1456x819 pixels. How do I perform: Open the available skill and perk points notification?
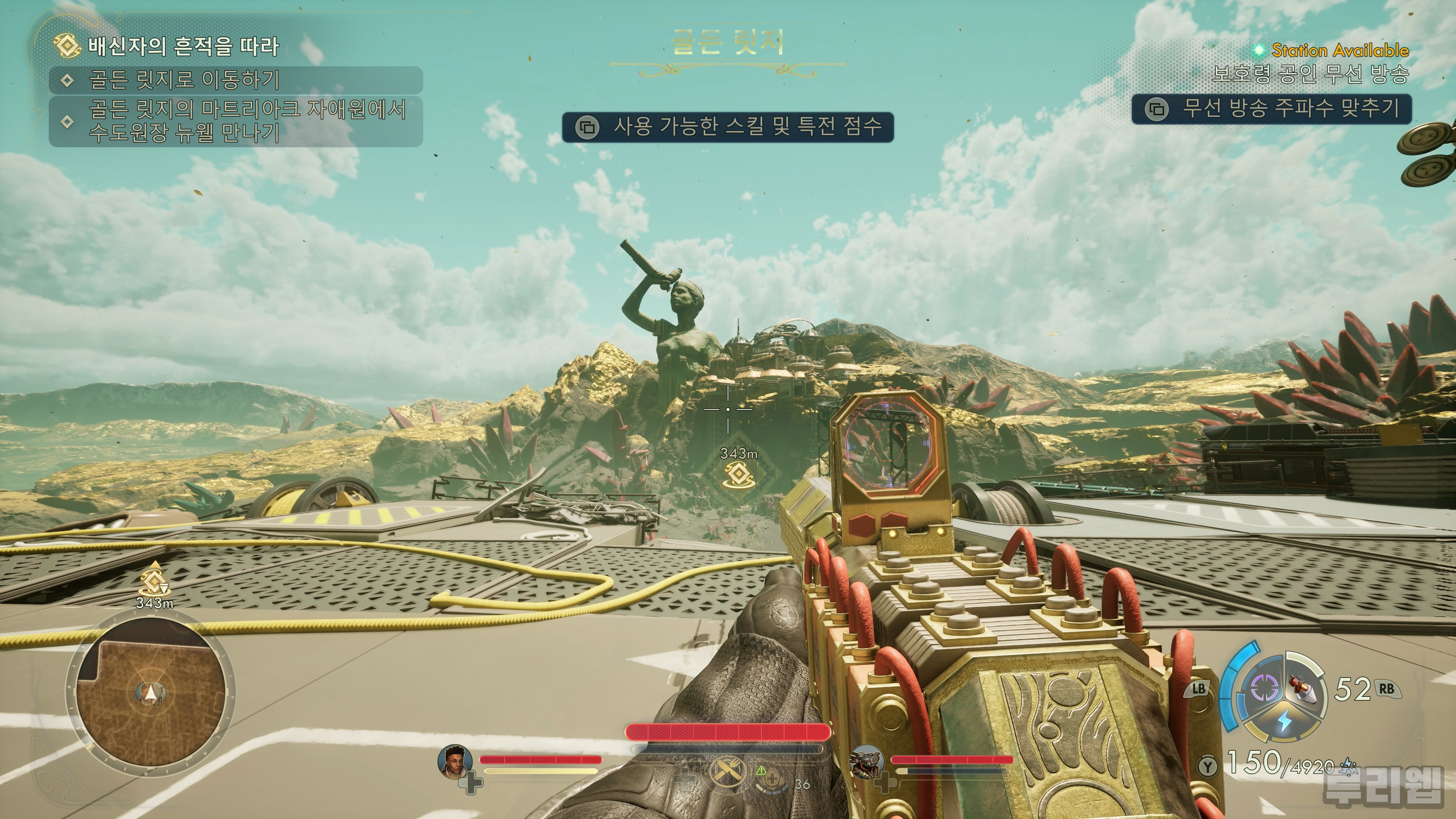pyautogui.click(x=728, y=127)
